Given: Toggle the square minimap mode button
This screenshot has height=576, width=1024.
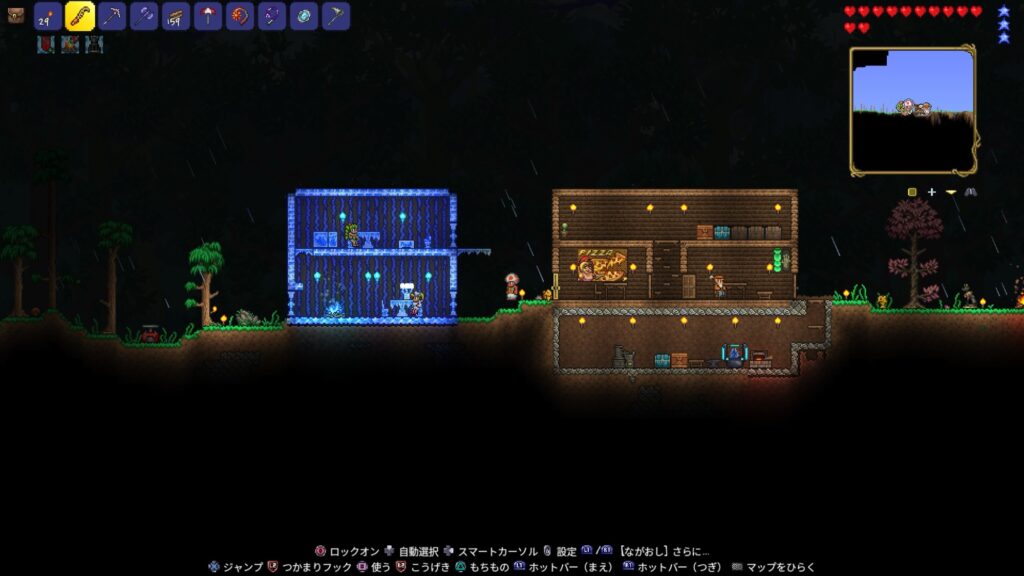Looking at the screenshot, I should click(x=912, y=192).
